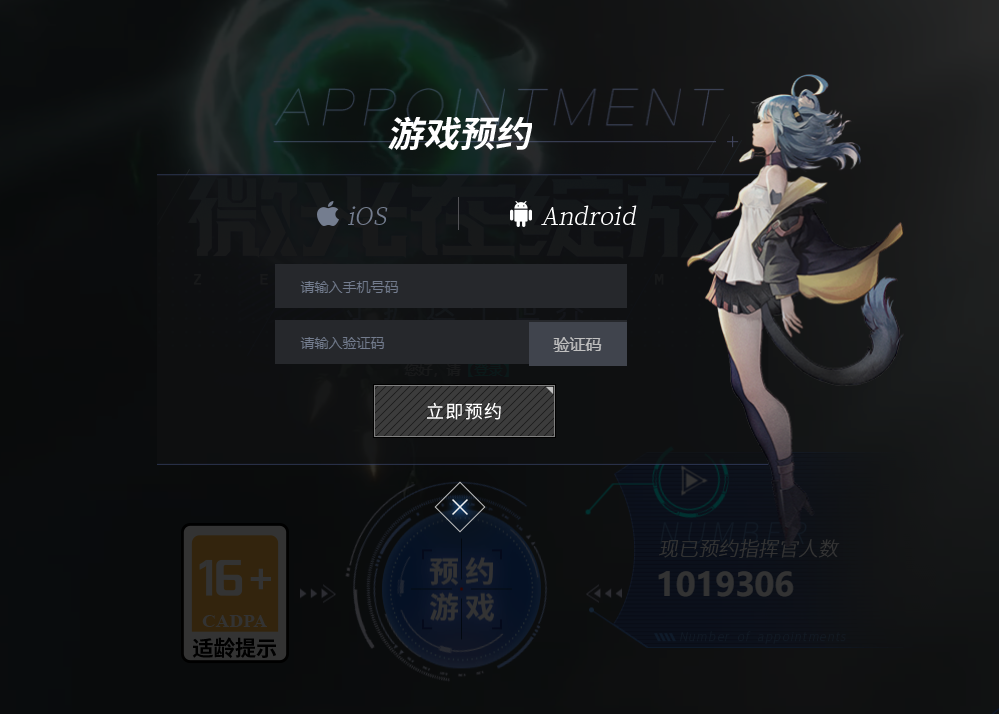Request a code with the 验证码 button
999x714 pixels.
578,344
